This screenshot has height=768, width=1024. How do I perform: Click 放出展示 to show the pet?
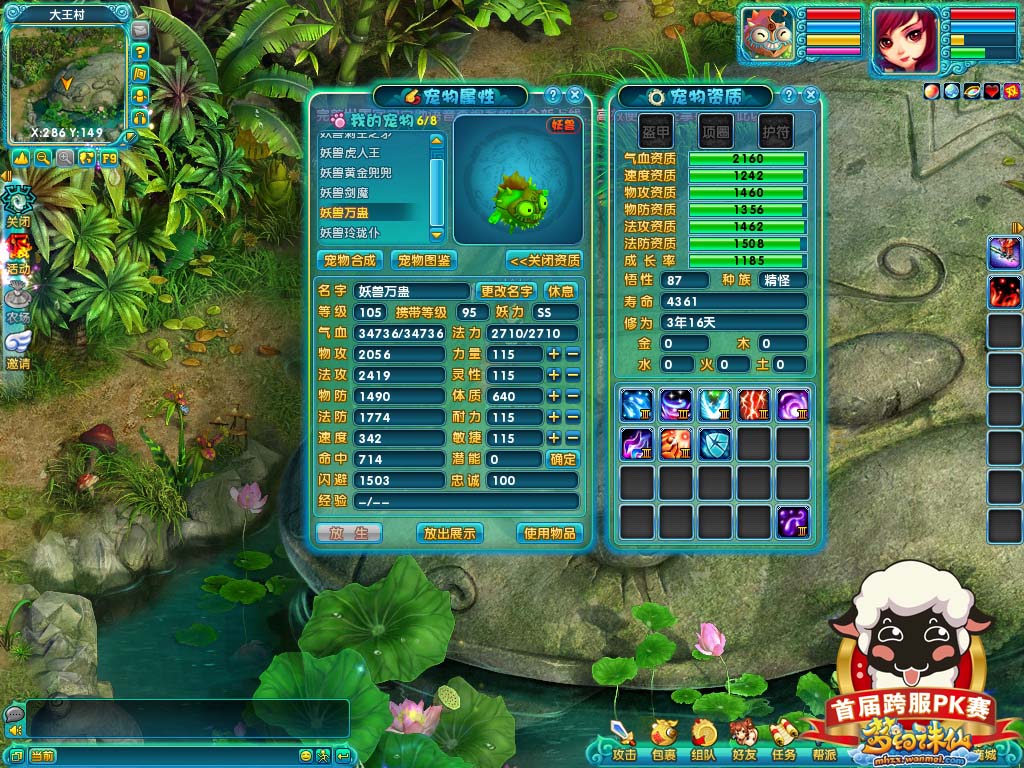coord(449,533)
